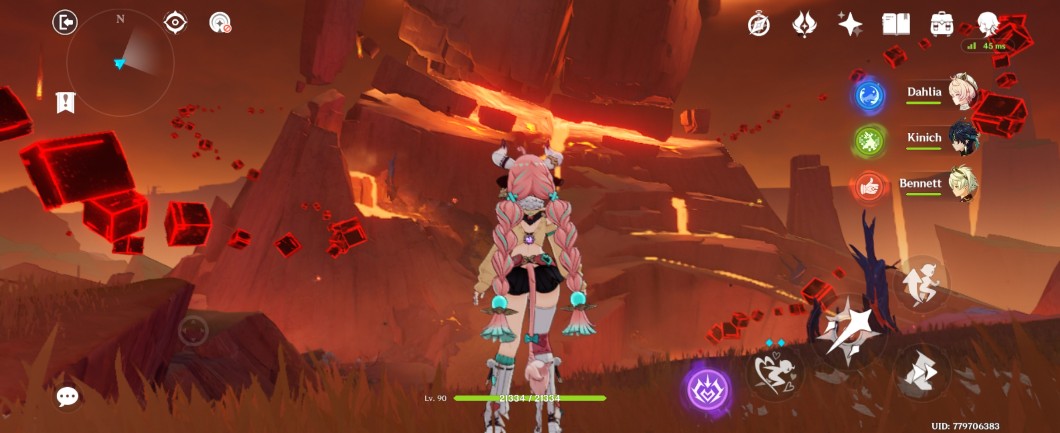The height and width of the screenshot is (433, 1060).
Task: Tap the normal attack star button
Action: (x=849, y=331)
